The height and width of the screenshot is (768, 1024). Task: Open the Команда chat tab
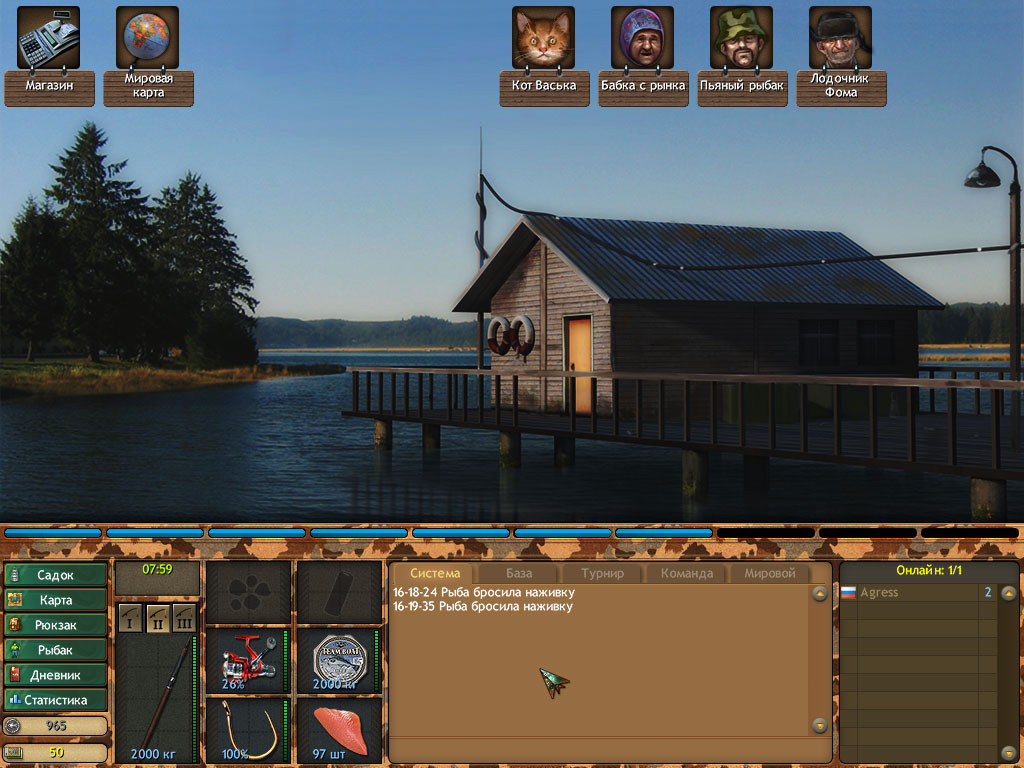[x=686, y=574]
